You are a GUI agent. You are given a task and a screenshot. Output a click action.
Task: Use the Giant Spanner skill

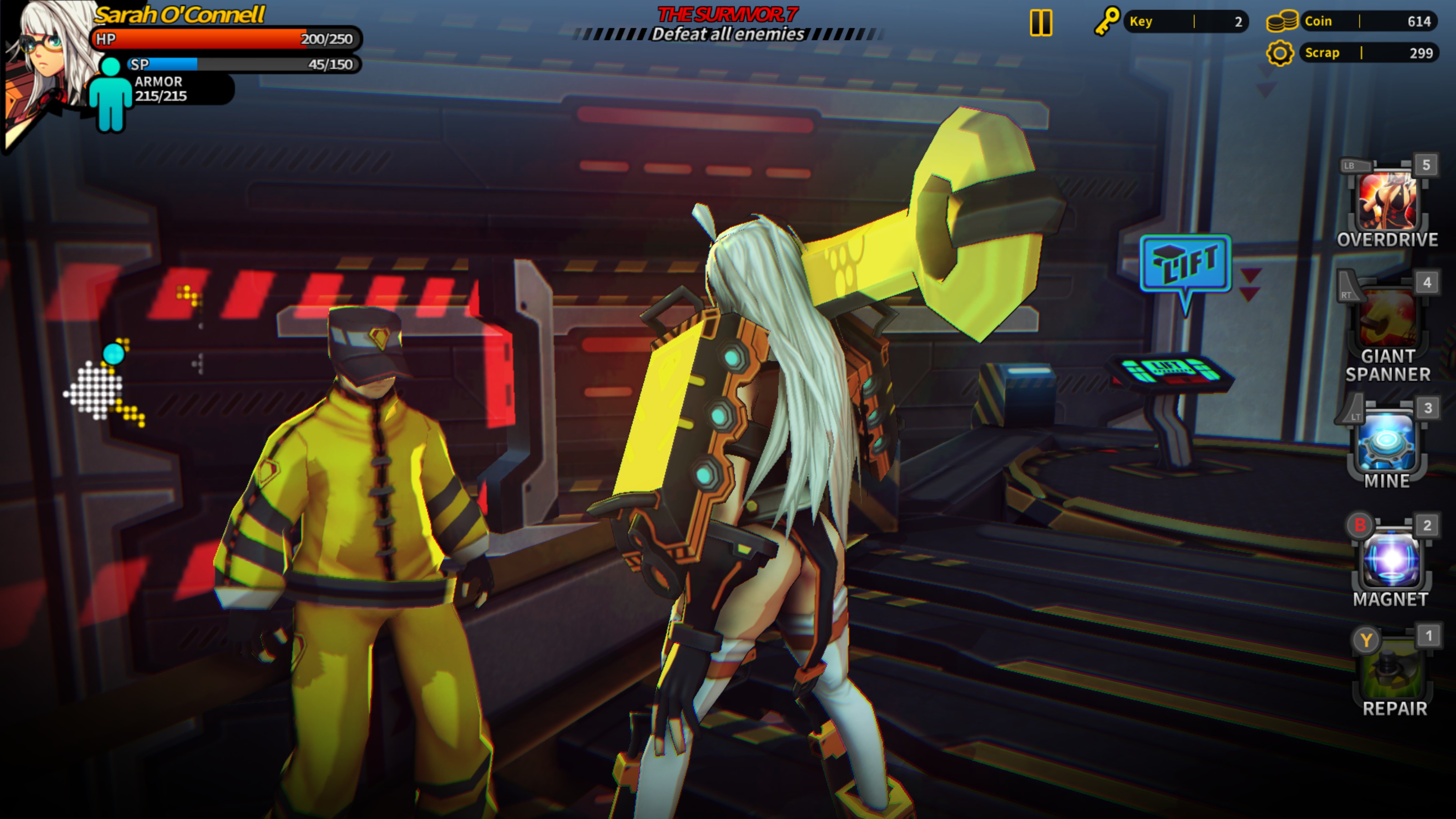point(1388,319)
